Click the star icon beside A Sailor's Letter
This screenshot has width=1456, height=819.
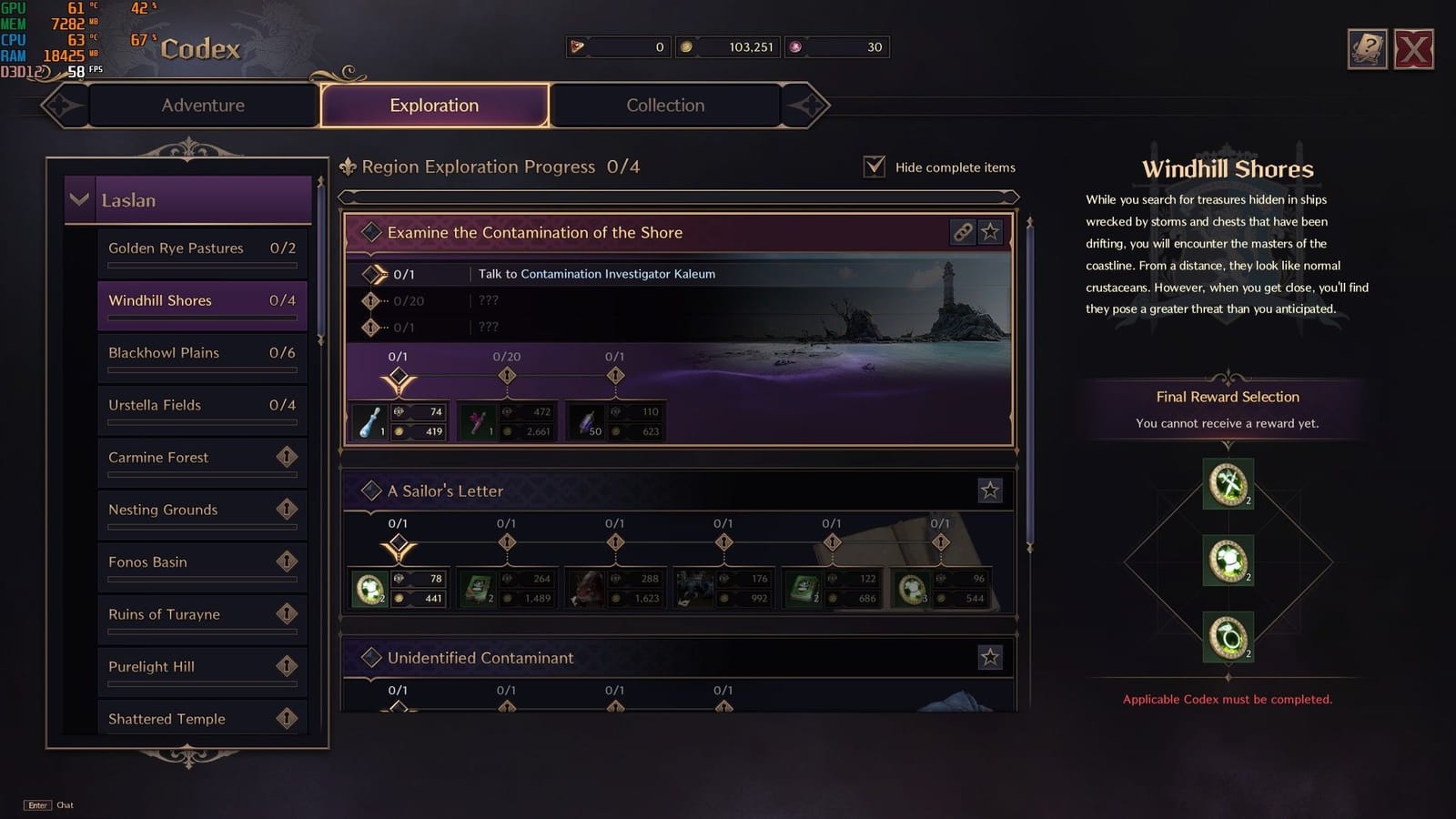point(991,490)
